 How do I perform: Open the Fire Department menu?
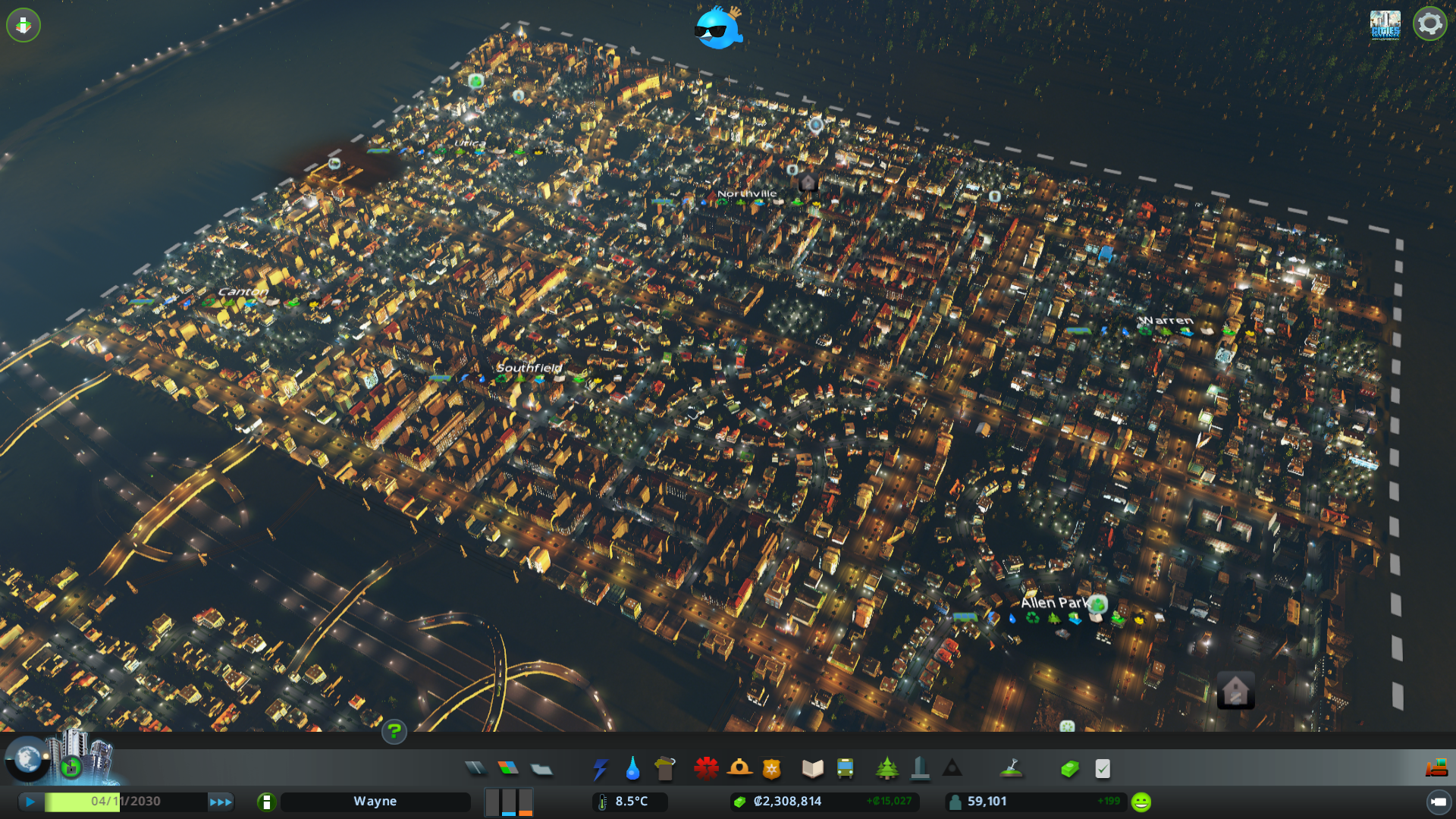click(739, 768)
